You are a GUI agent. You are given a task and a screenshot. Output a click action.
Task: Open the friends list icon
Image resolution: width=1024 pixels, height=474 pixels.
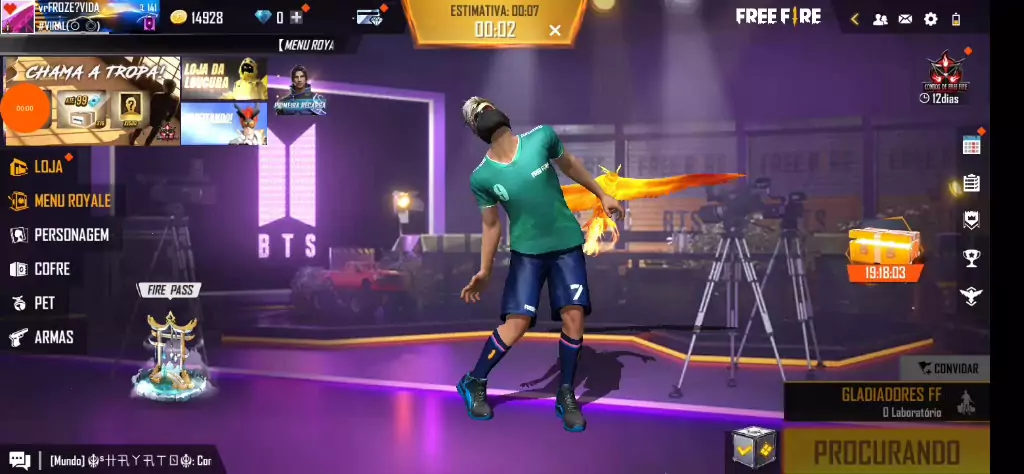(880, 19)
